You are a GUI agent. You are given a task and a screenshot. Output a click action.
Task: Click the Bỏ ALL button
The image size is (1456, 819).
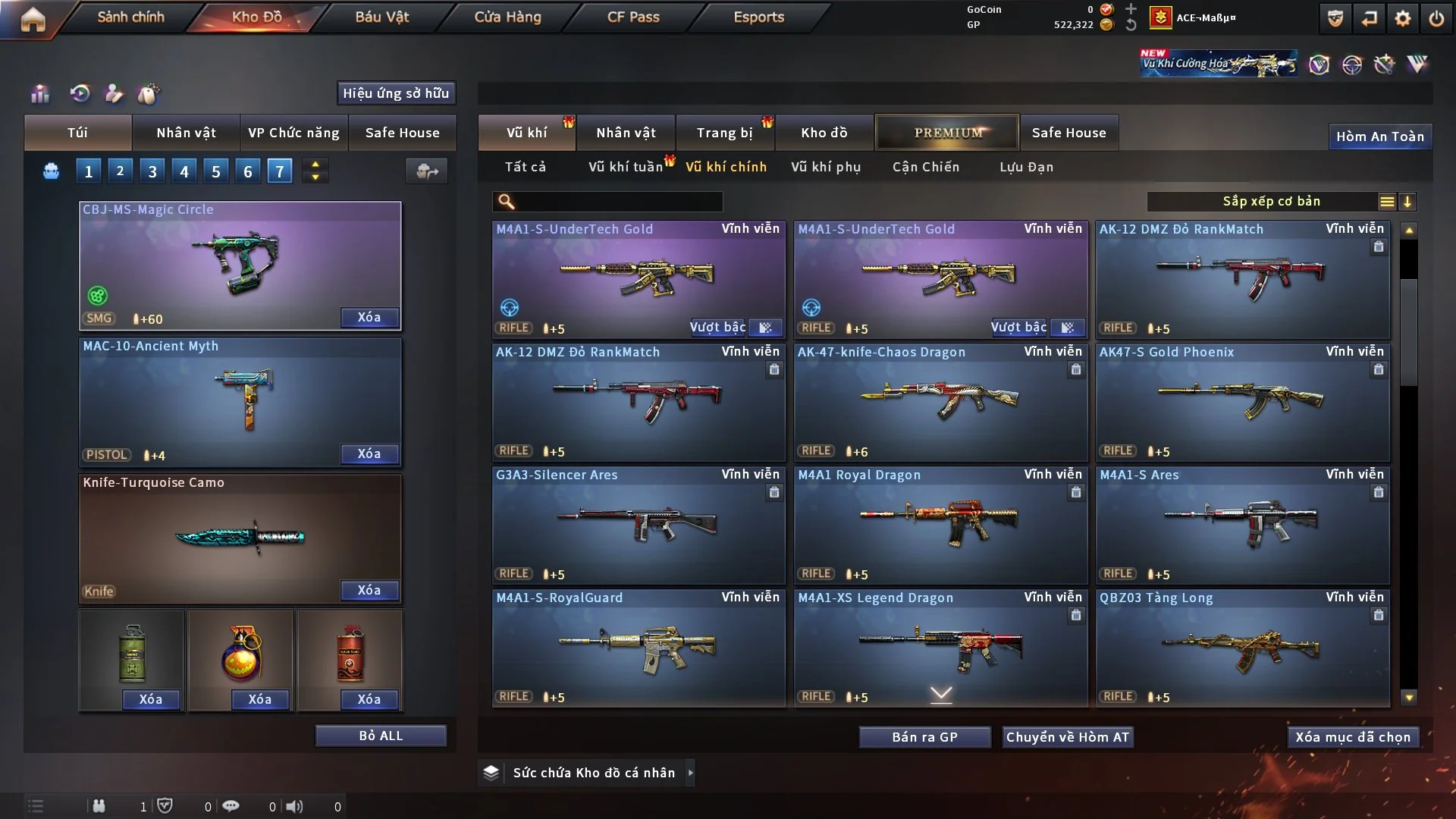point(381,736)
